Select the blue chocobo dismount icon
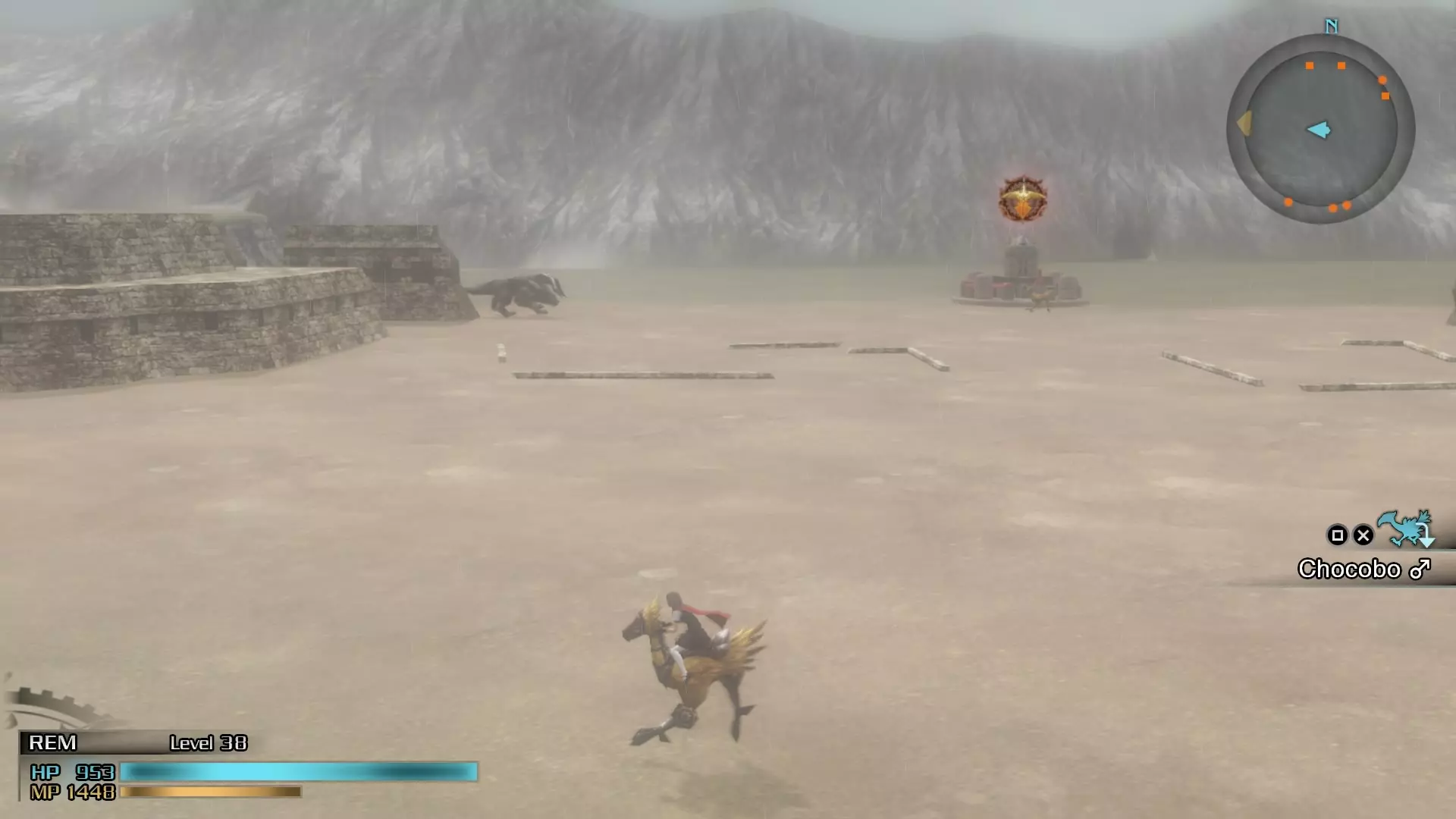 [1405, 529]
